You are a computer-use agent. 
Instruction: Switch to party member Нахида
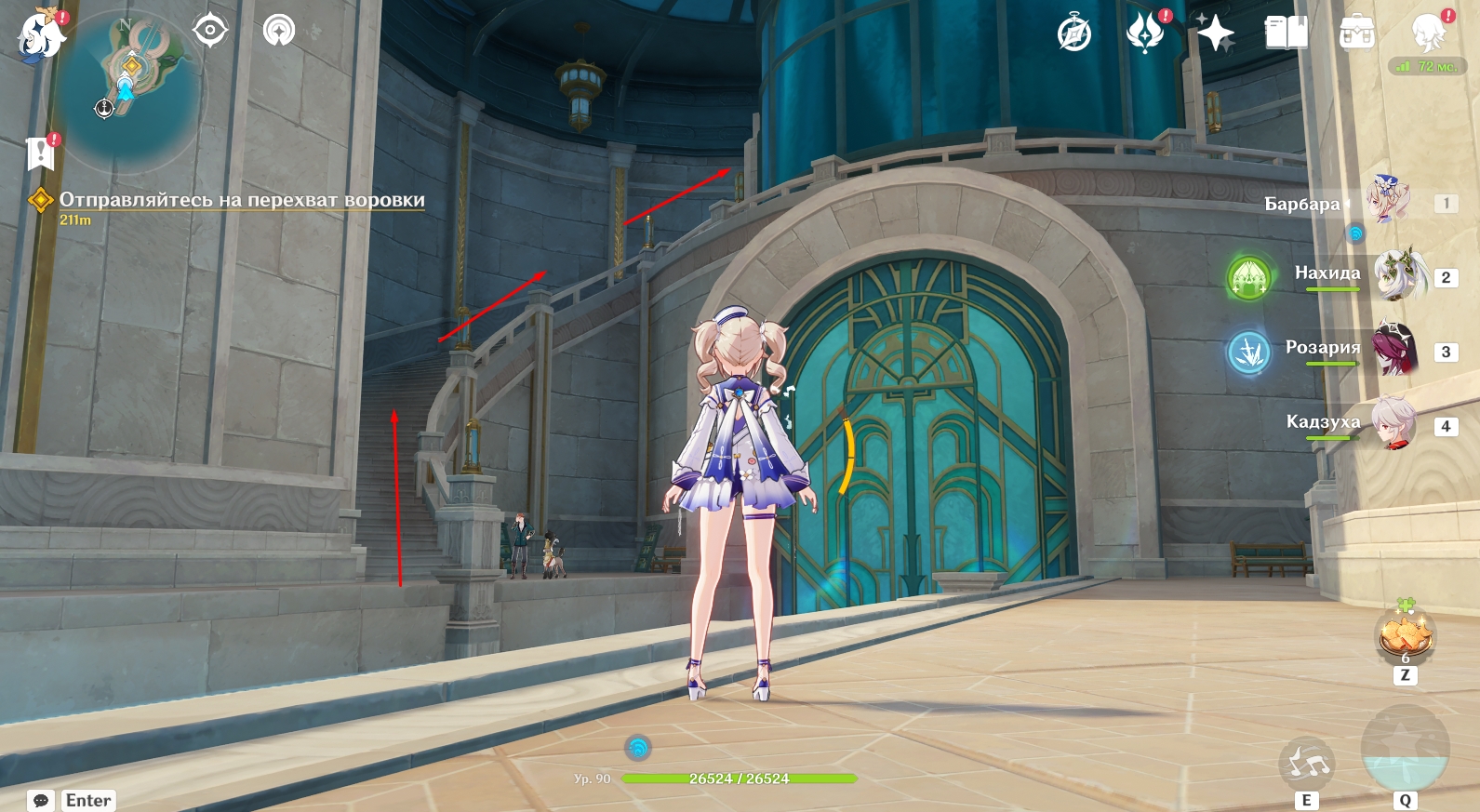(1399, 275)
